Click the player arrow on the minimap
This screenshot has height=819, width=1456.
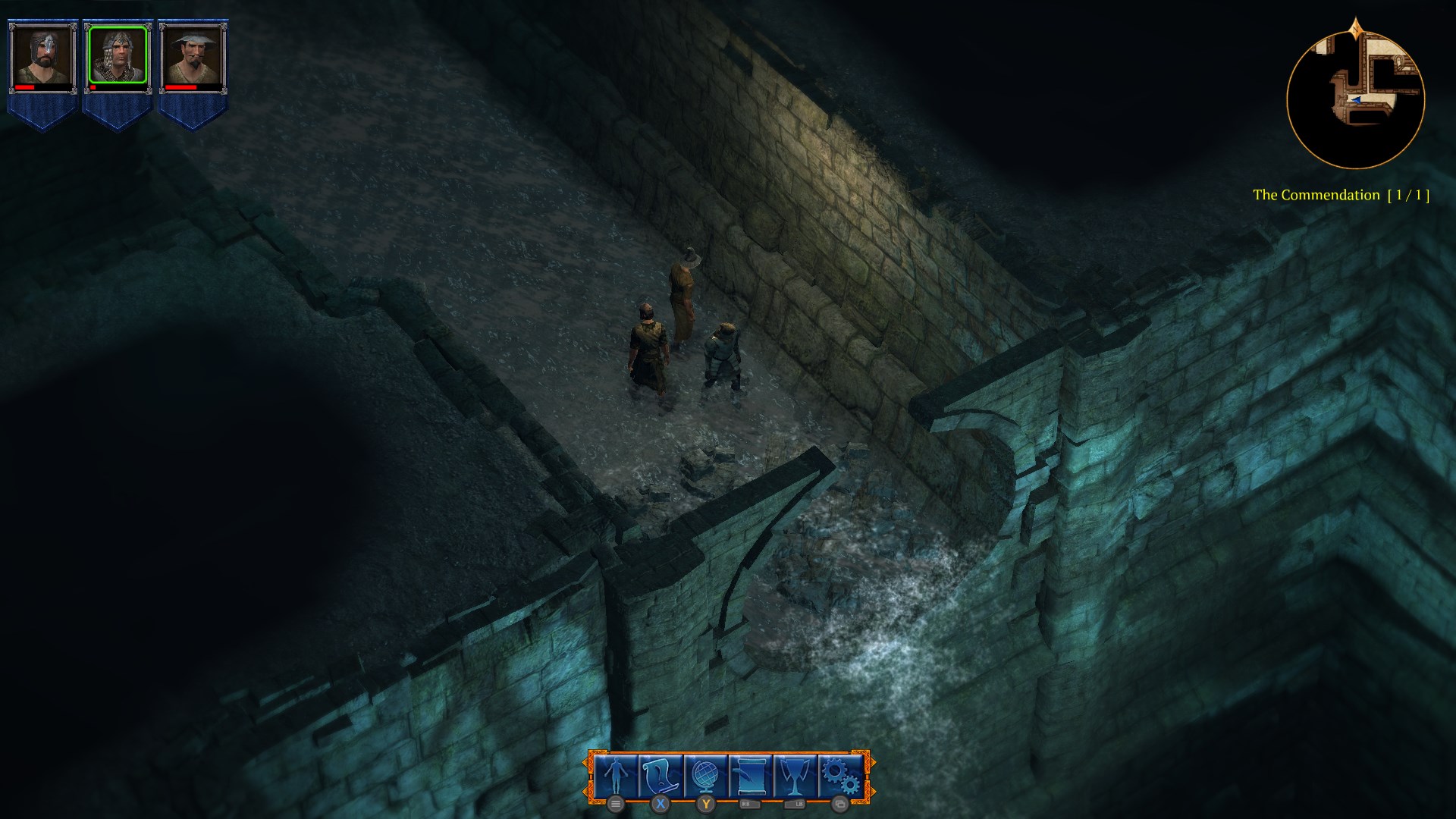click(1357, 101)
